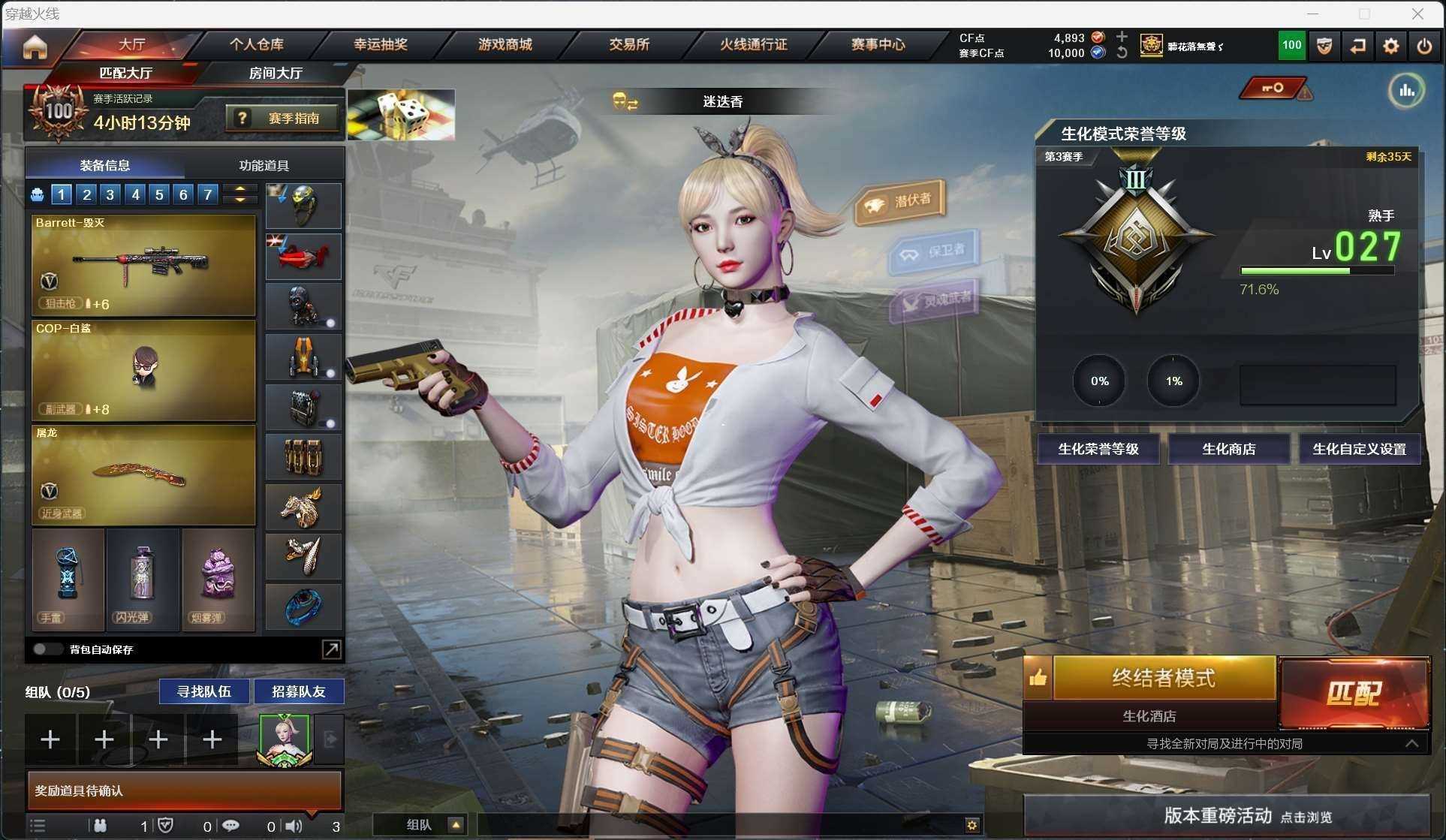Screen dimensions: 1446x840
Task: Select the Barrett-毁灭 sniper rifle slot
Action: [x=143, y=264]
